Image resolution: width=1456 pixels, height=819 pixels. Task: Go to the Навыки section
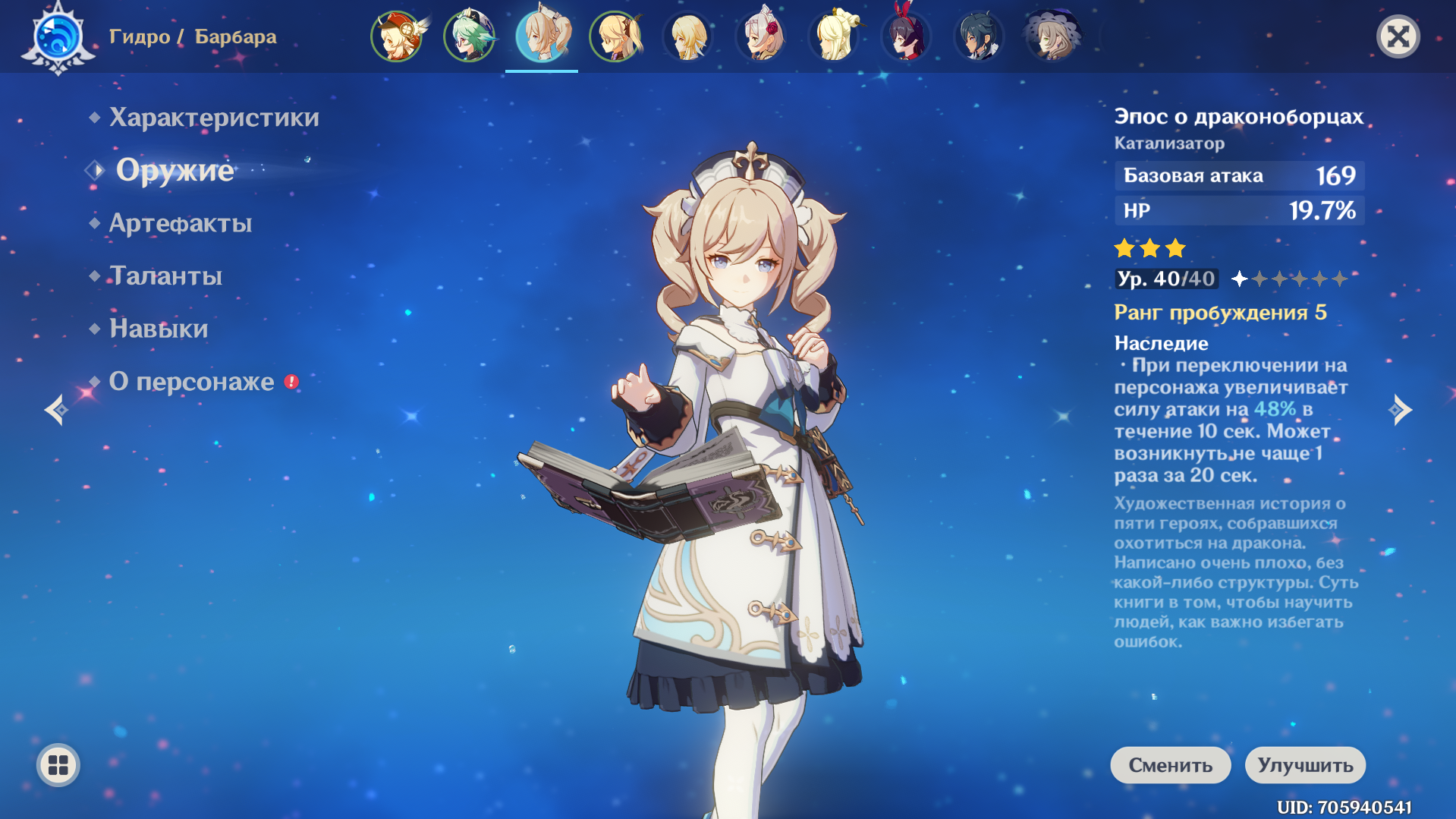(158, 329)
